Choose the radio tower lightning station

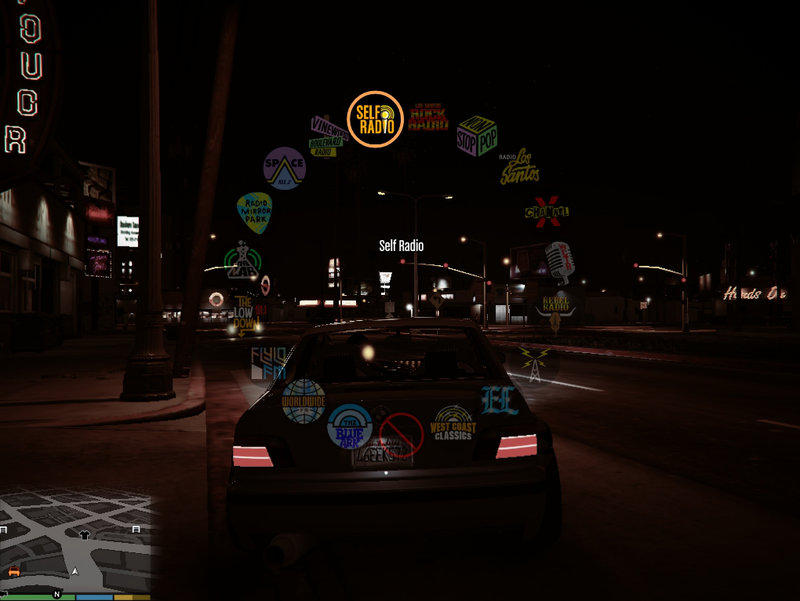pos(532,362)
